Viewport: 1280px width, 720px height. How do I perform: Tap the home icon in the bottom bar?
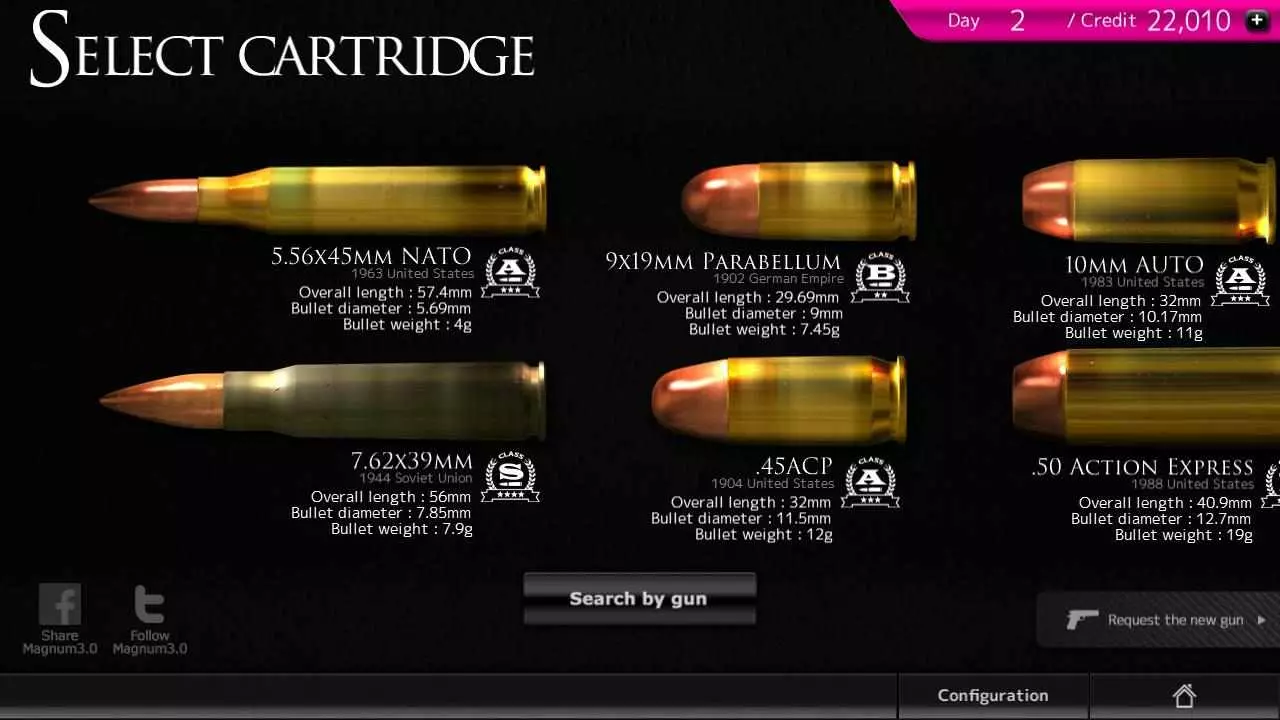pos(1185,694)
